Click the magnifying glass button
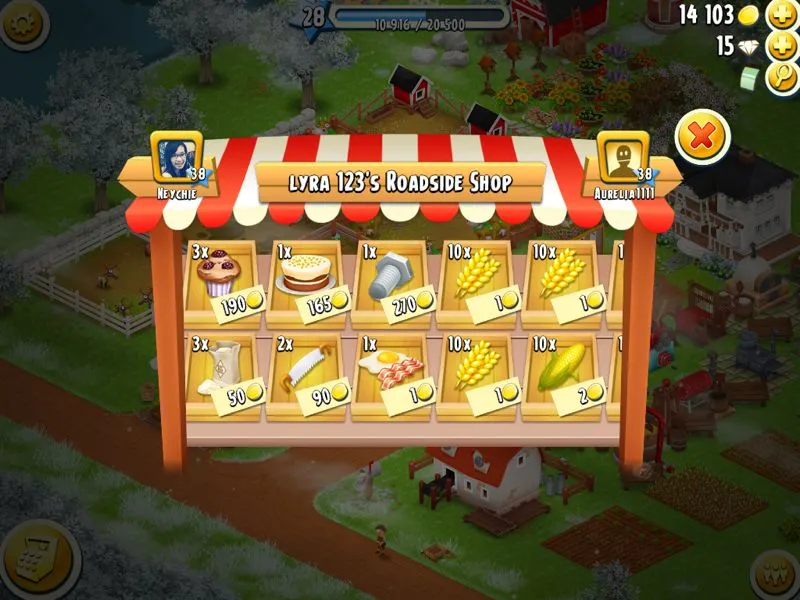800x600 pixels. click(781, 77)
